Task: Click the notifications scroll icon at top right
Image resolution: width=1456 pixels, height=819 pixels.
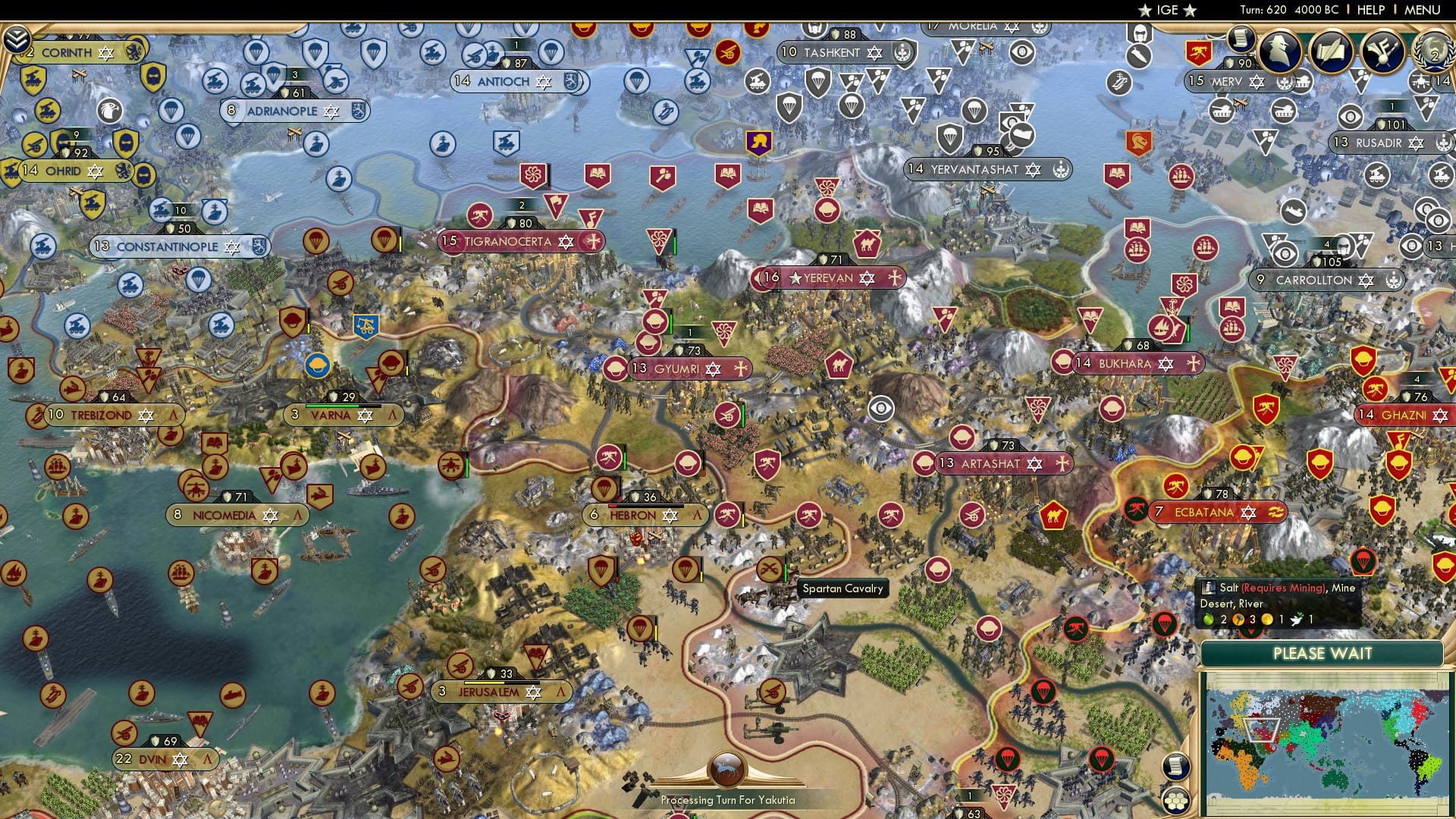Action: 1241,38
